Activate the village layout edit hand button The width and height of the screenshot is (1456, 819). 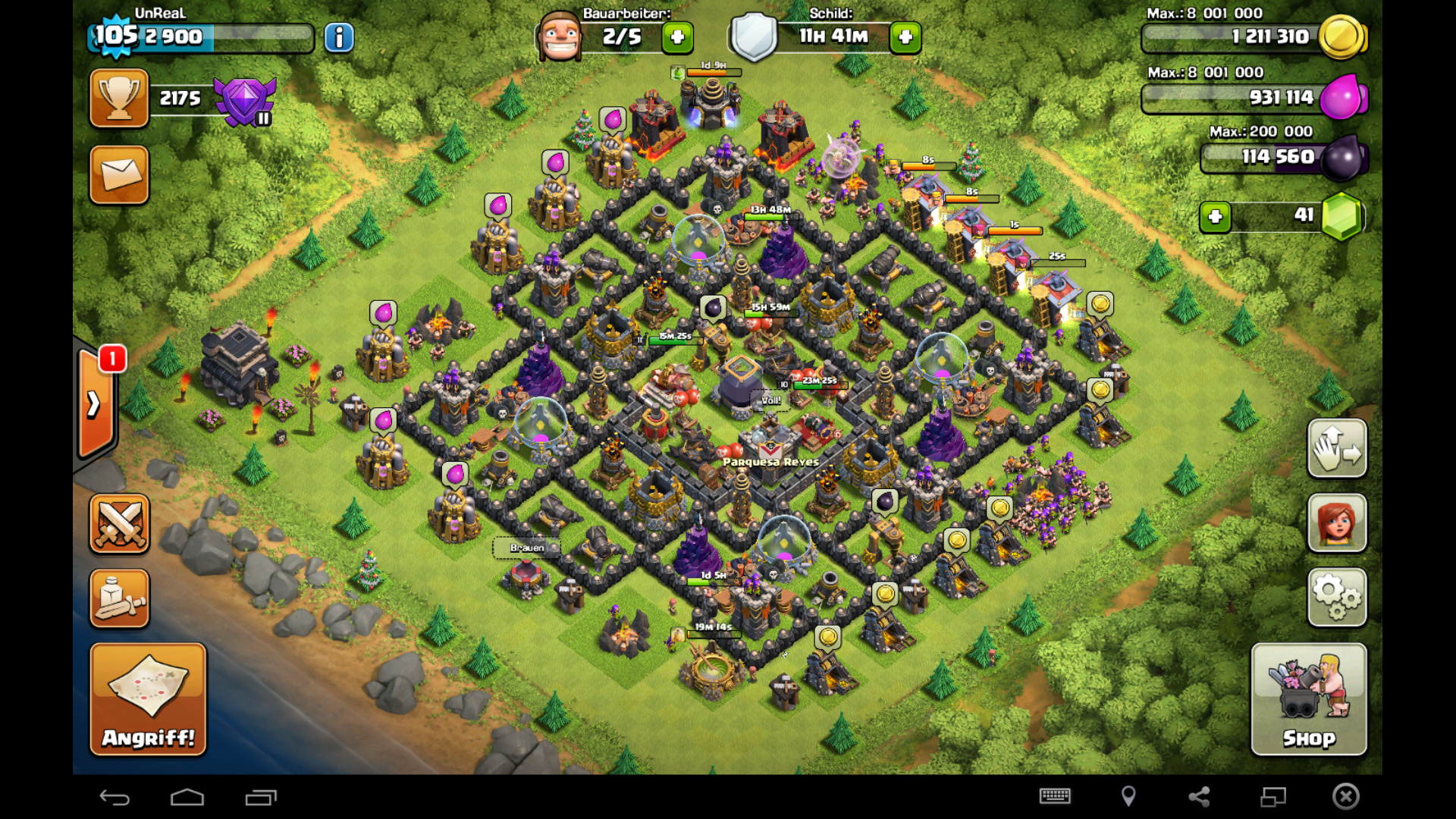[x=1337, y=448]
